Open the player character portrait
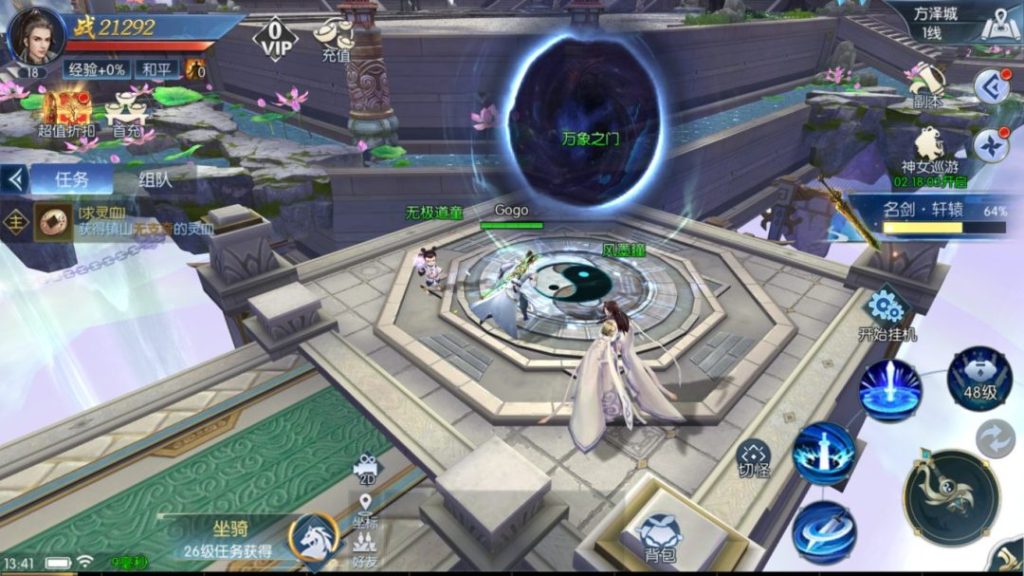The width and height of the screenshot is (1024, 576). pos(36,36)
